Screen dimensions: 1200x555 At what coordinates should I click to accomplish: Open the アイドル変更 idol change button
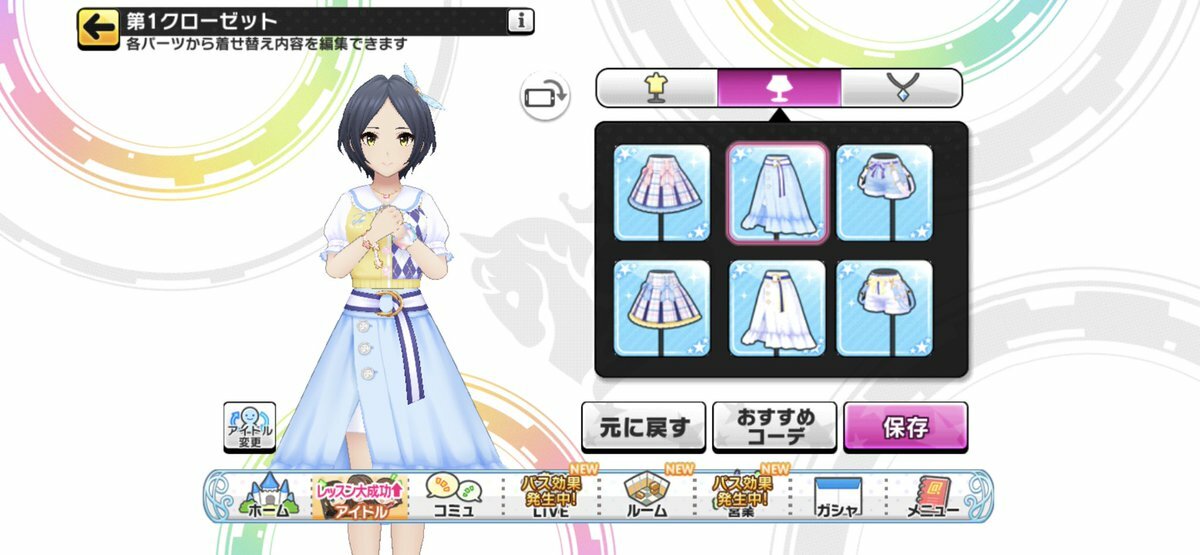tap(248, 427)
